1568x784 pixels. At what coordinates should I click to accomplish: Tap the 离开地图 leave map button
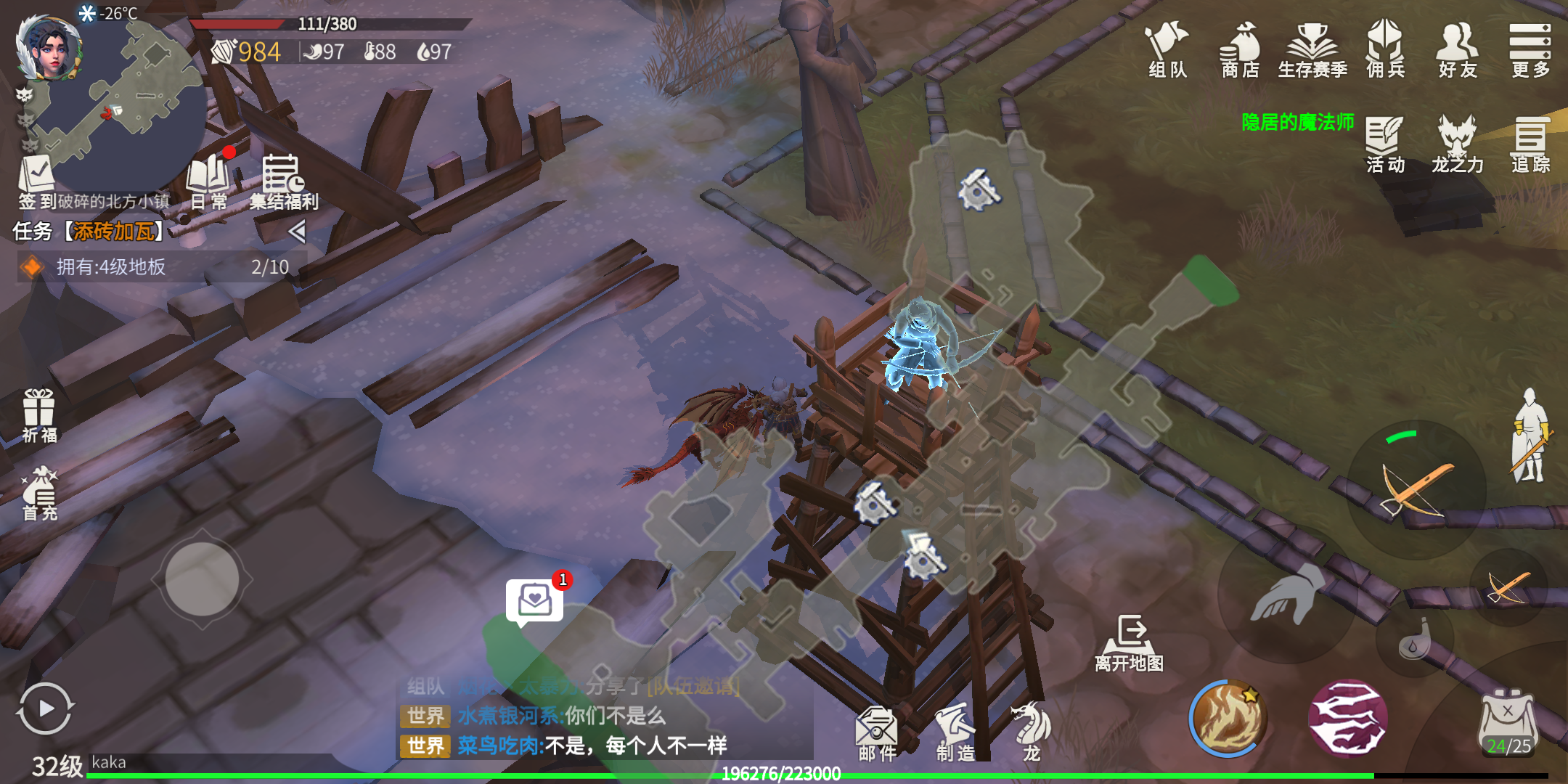point(1130,642)
